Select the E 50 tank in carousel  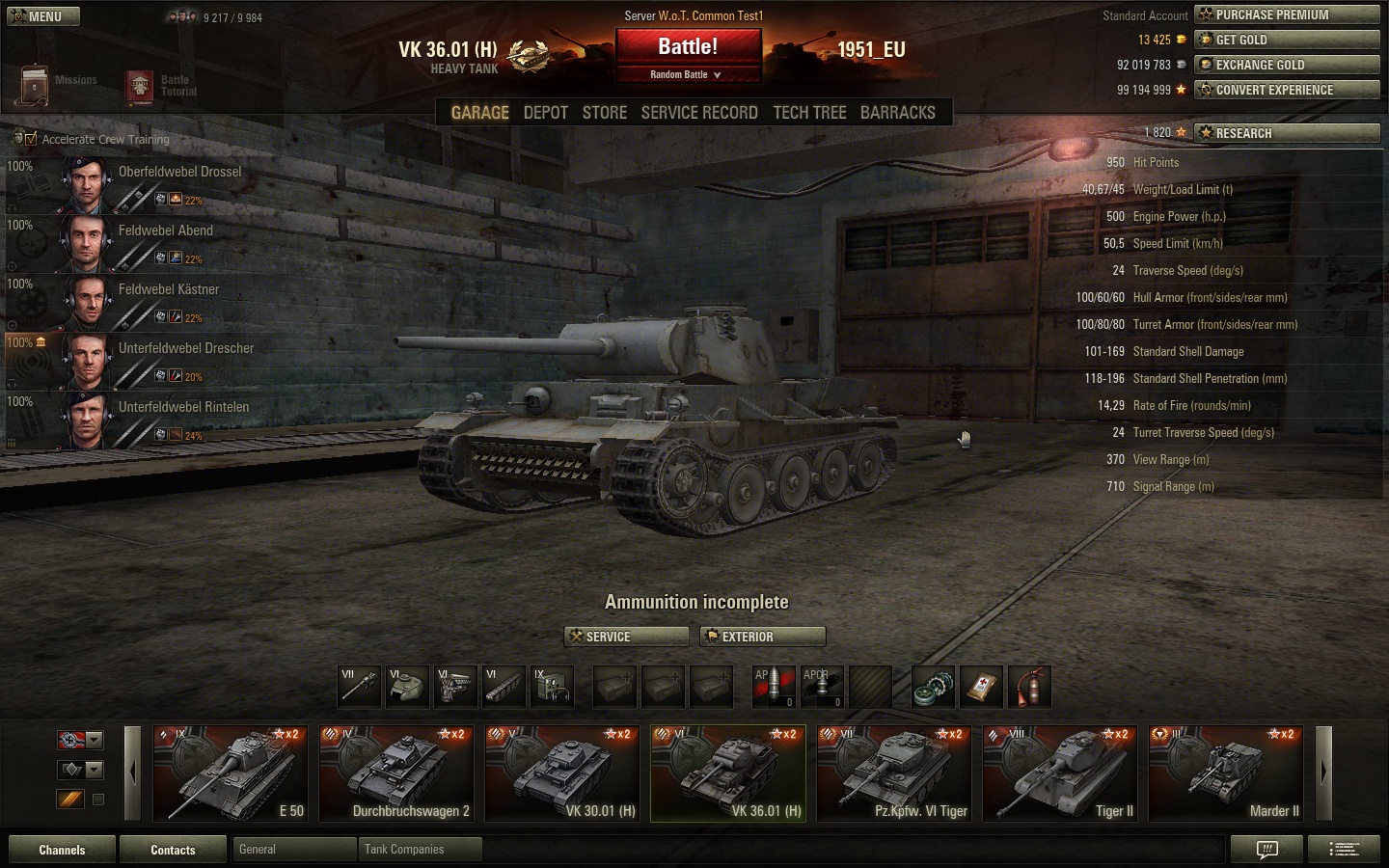(231, 773)
